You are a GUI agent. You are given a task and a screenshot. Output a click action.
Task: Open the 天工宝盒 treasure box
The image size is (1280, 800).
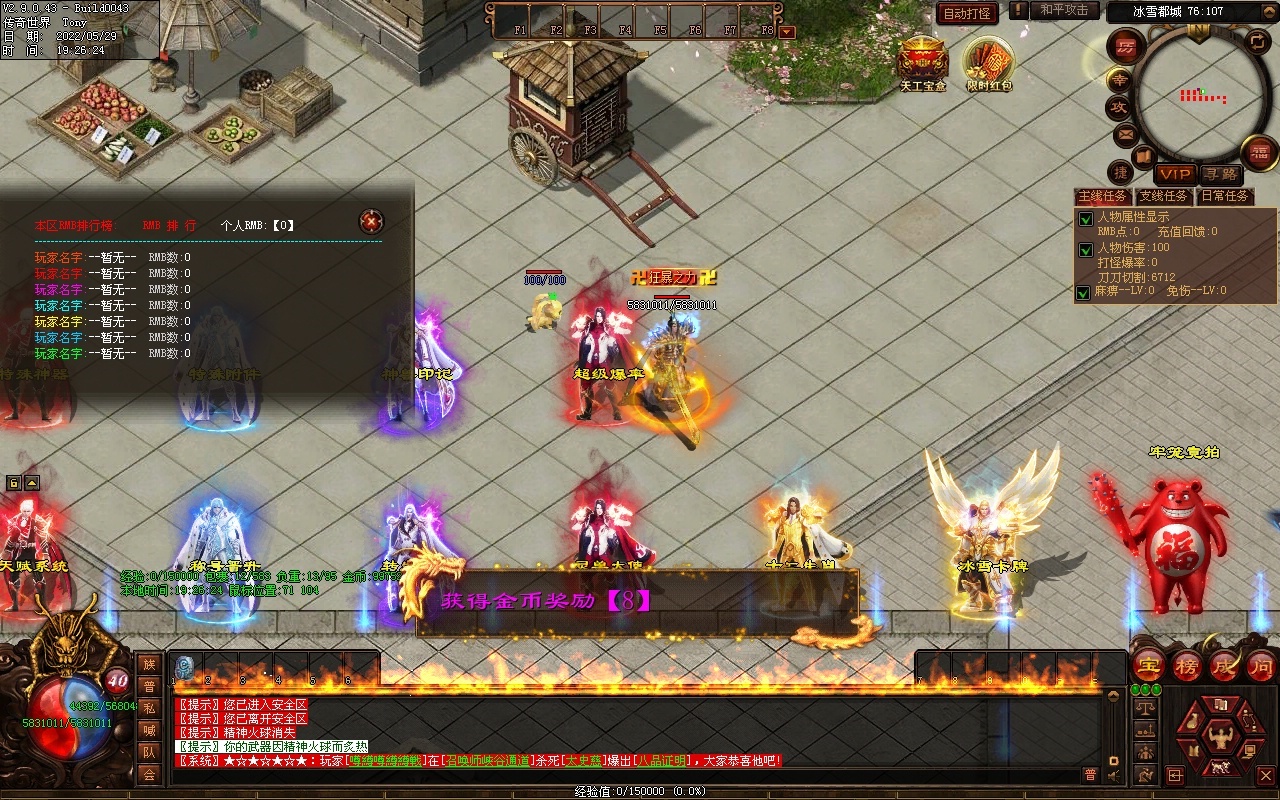click(922, 62)
